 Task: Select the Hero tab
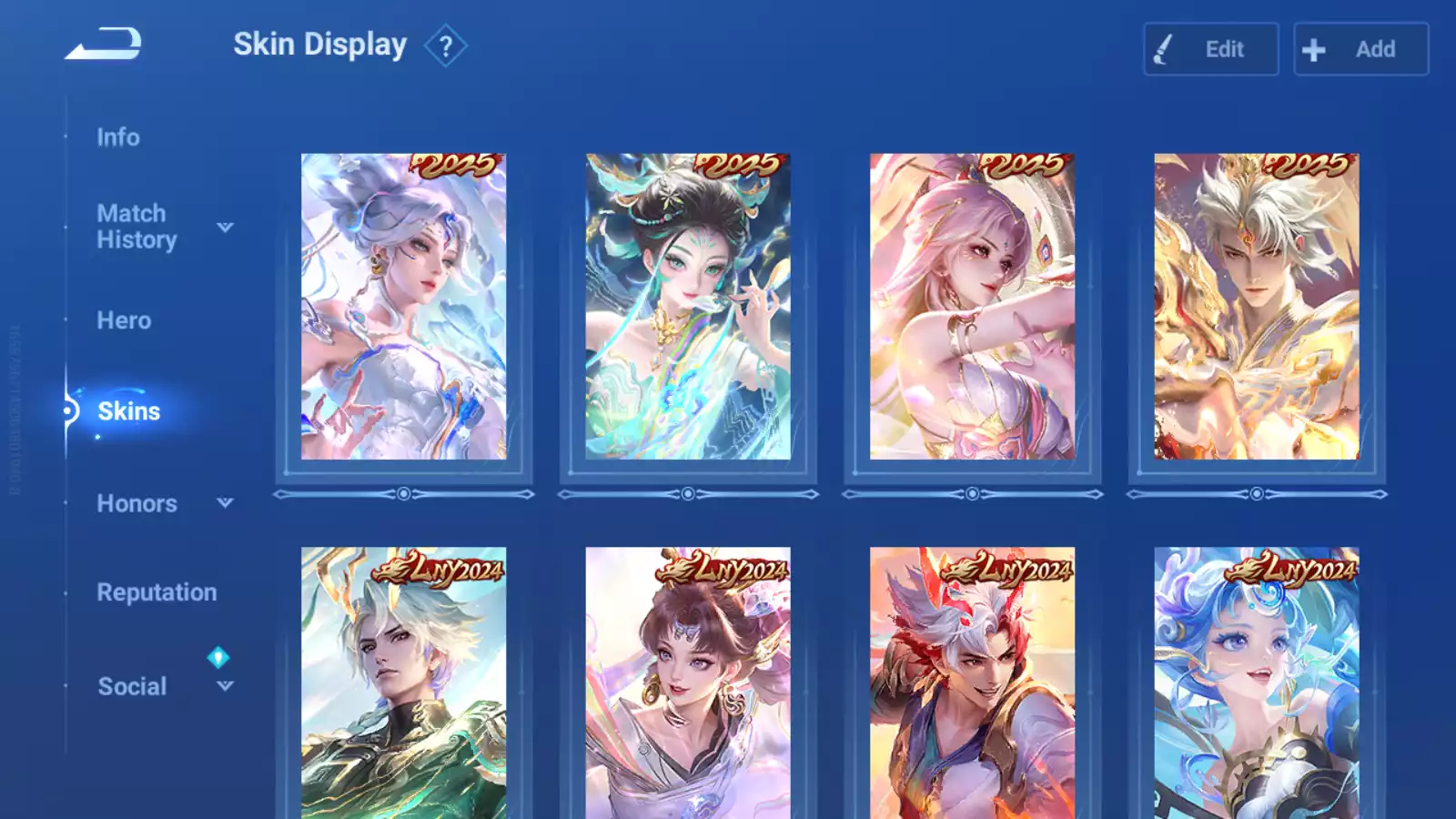coord(124,320)
